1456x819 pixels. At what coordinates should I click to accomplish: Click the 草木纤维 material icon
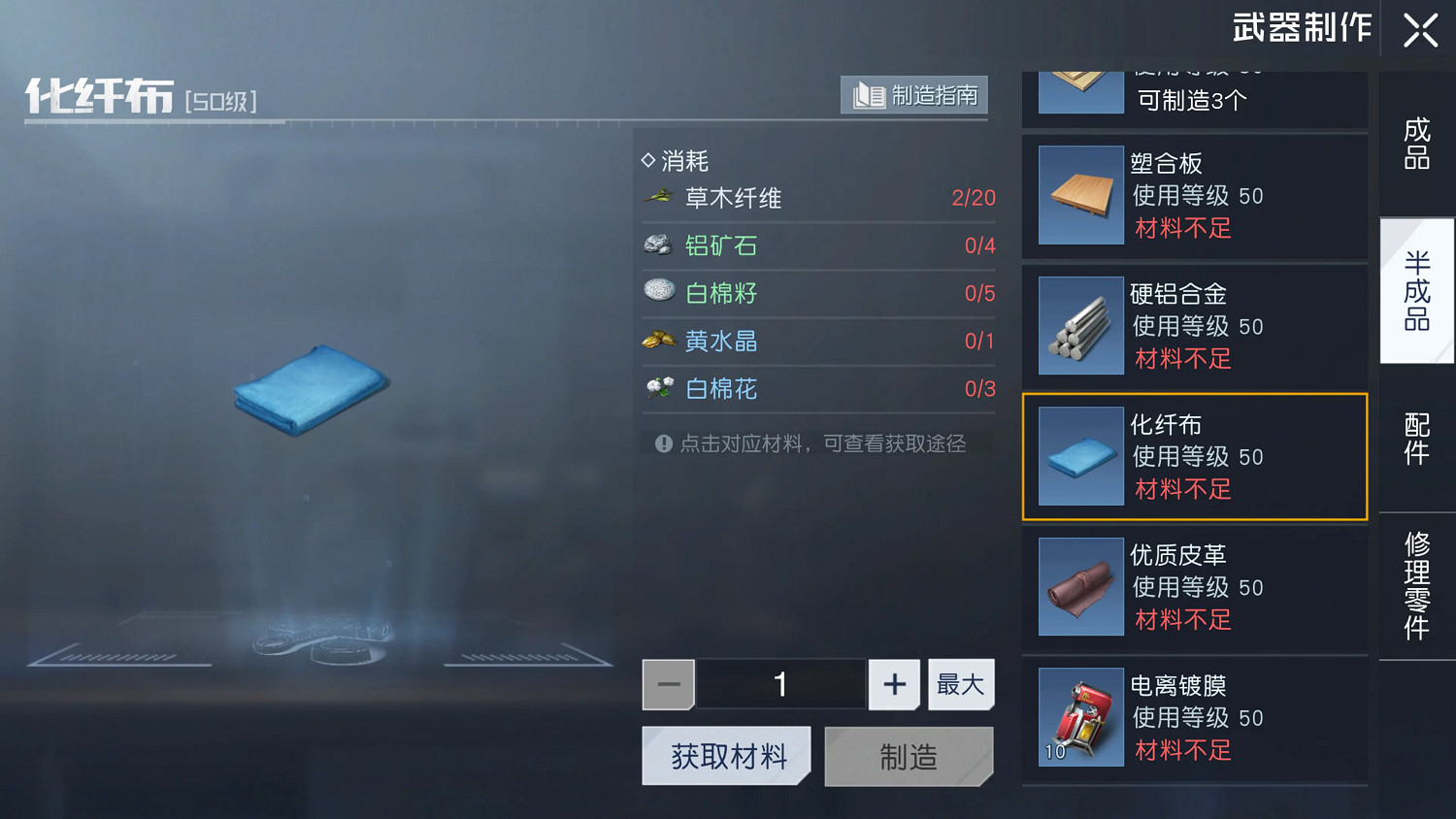point(658,197)
